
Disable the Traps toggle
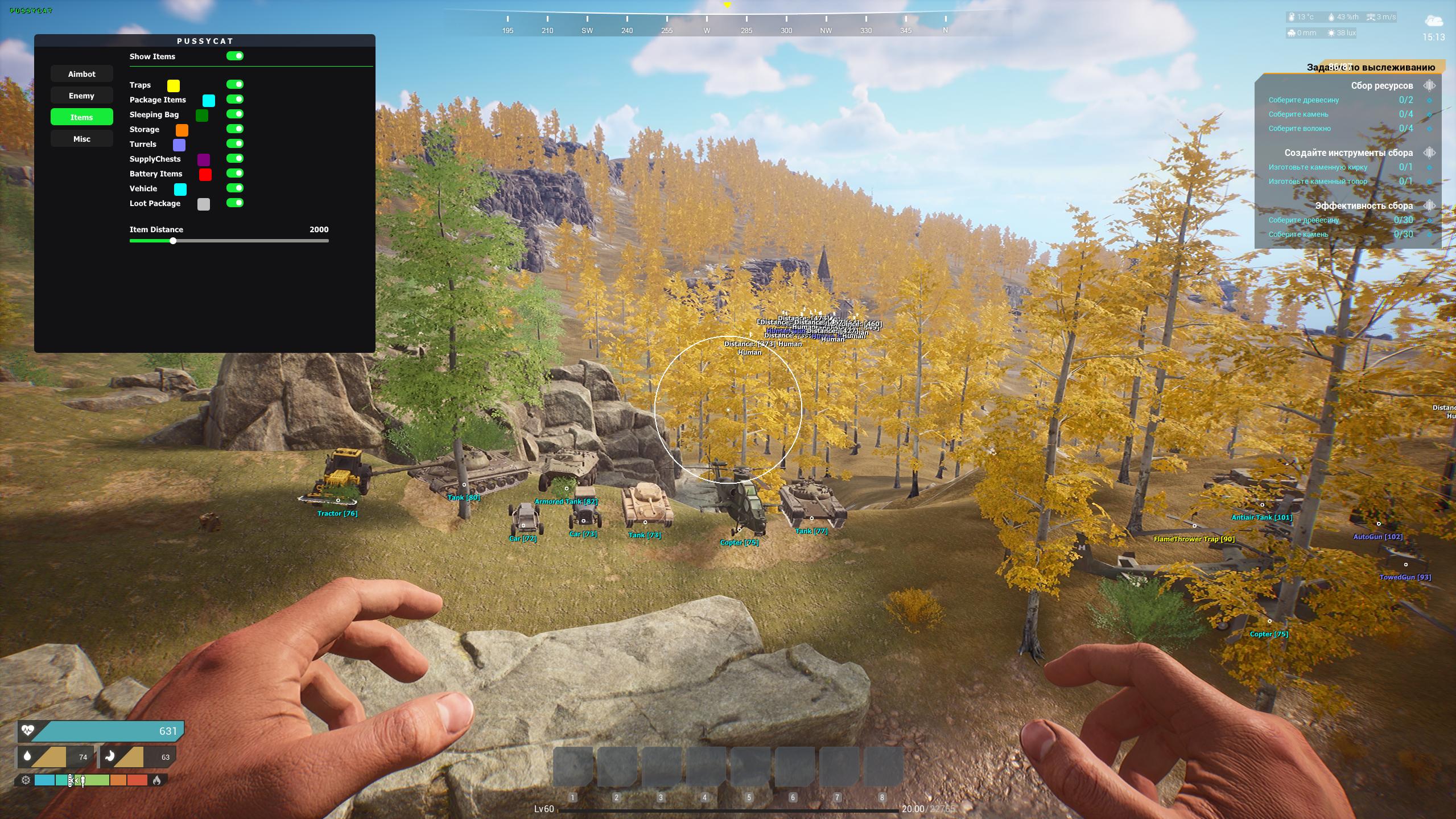click(235, 84)
